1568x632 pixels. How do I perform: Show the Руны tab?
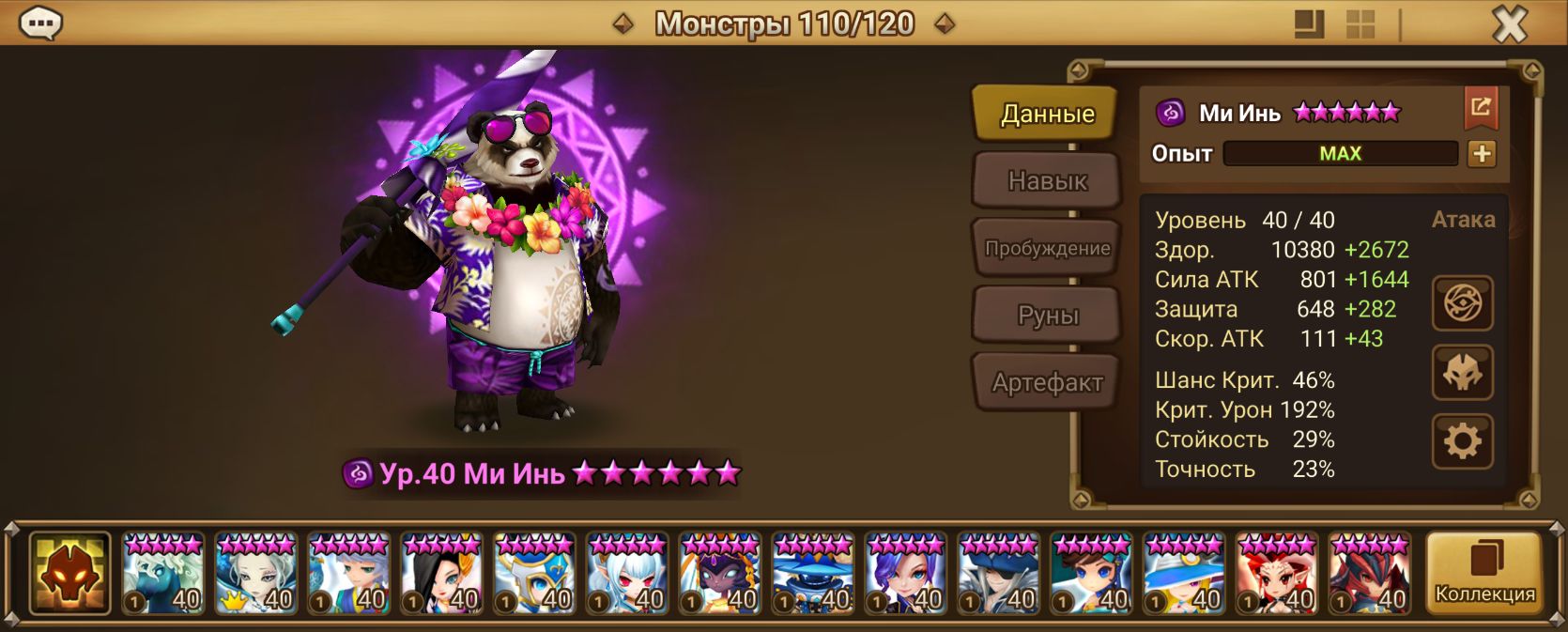(x=1046, y=316)
